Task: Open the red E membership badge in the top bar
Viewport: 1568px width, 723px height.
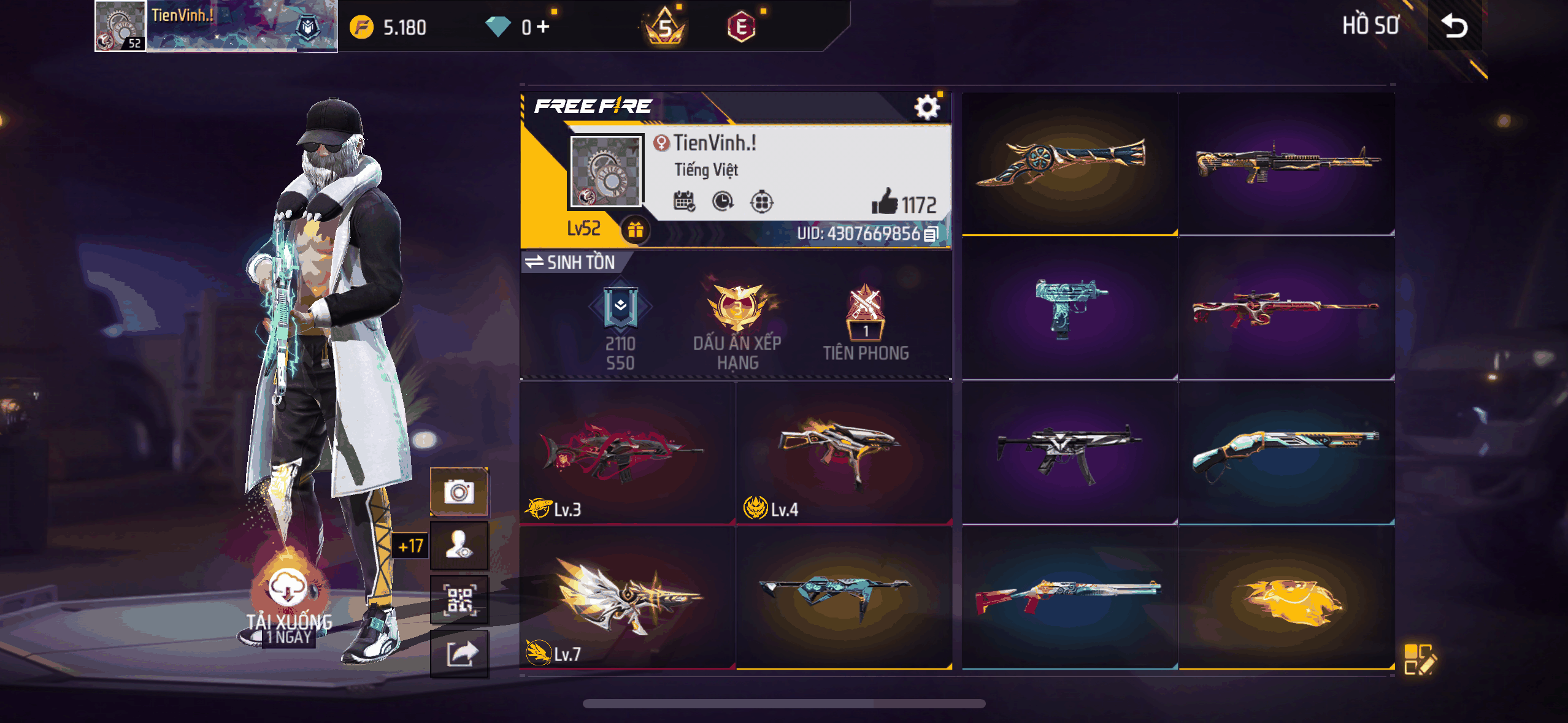Action: (x=742, y=27)
